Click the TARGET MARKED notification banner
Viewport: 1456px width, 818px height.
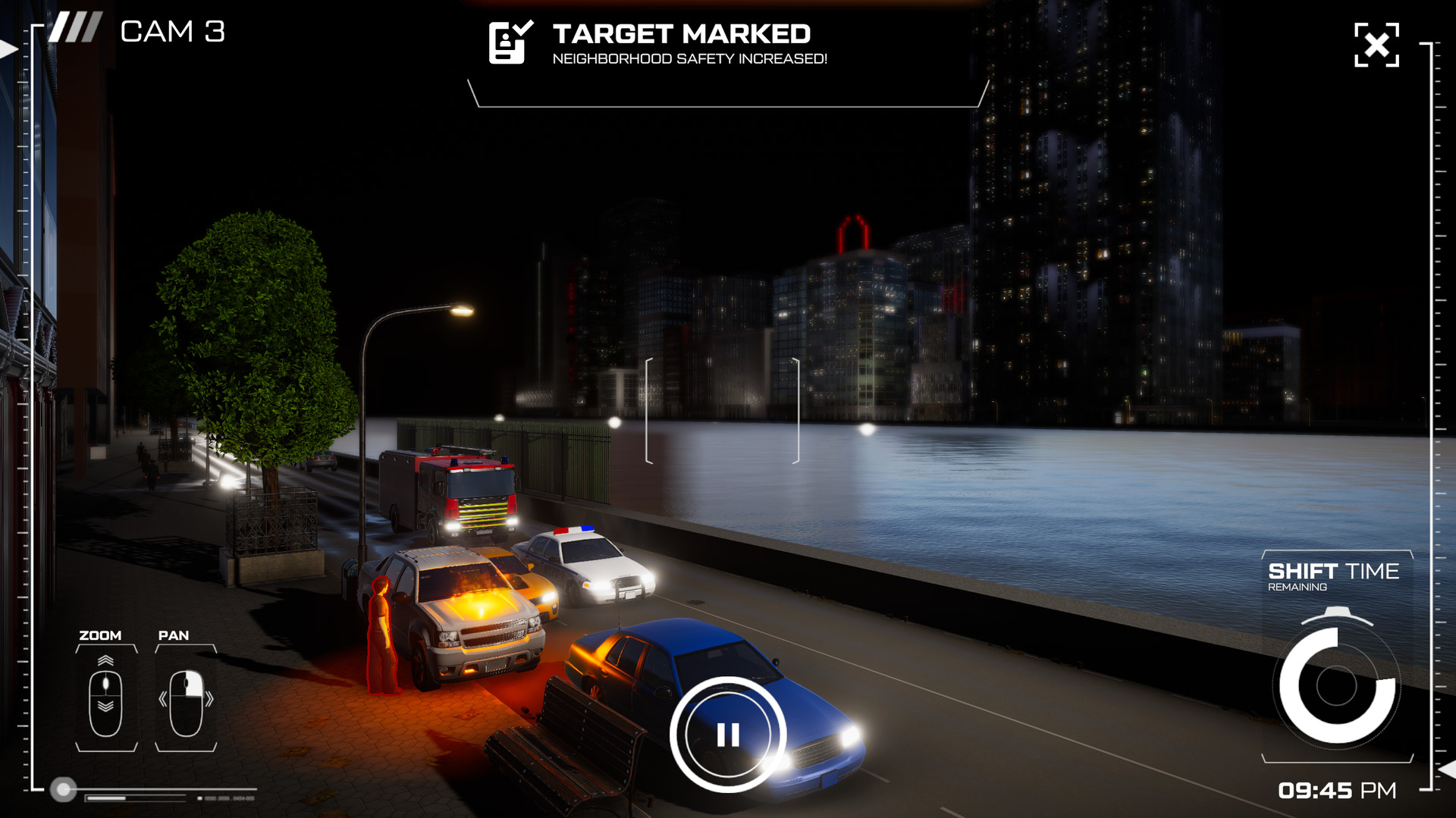681,33
